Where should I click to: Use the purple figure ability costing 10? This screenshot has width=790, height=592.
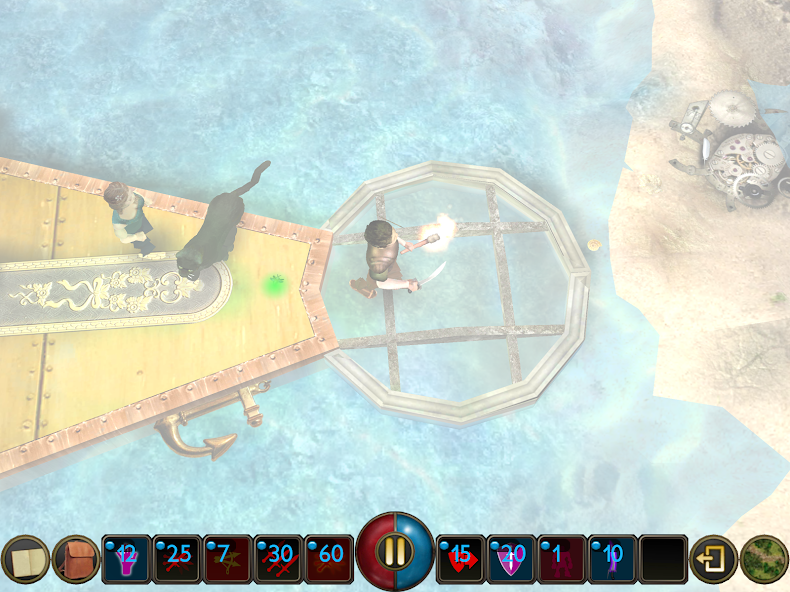[x=613, y=559]
